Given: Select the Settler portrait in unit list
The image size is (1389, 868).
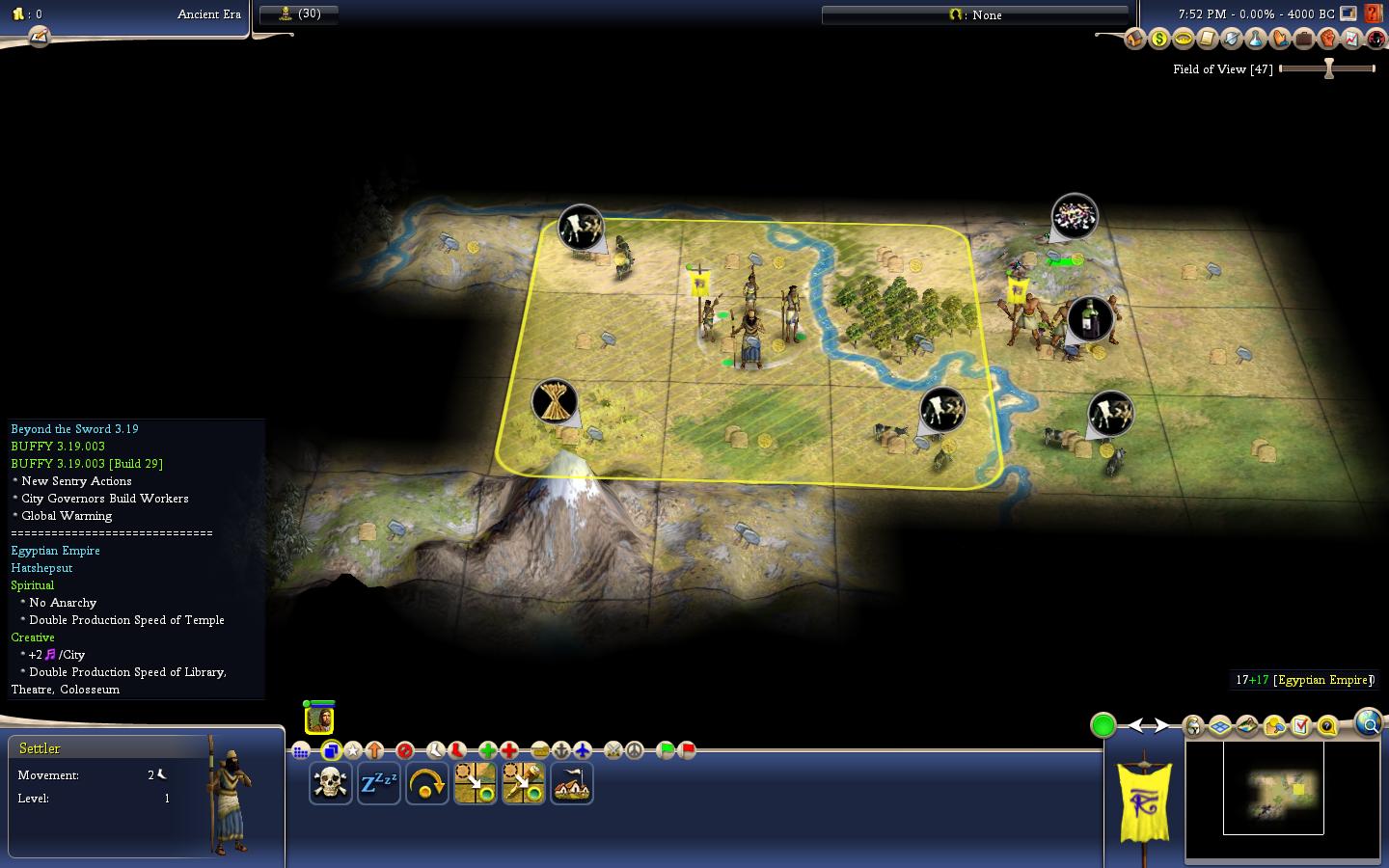Looking at the screenshot, I should click(319, 719).
